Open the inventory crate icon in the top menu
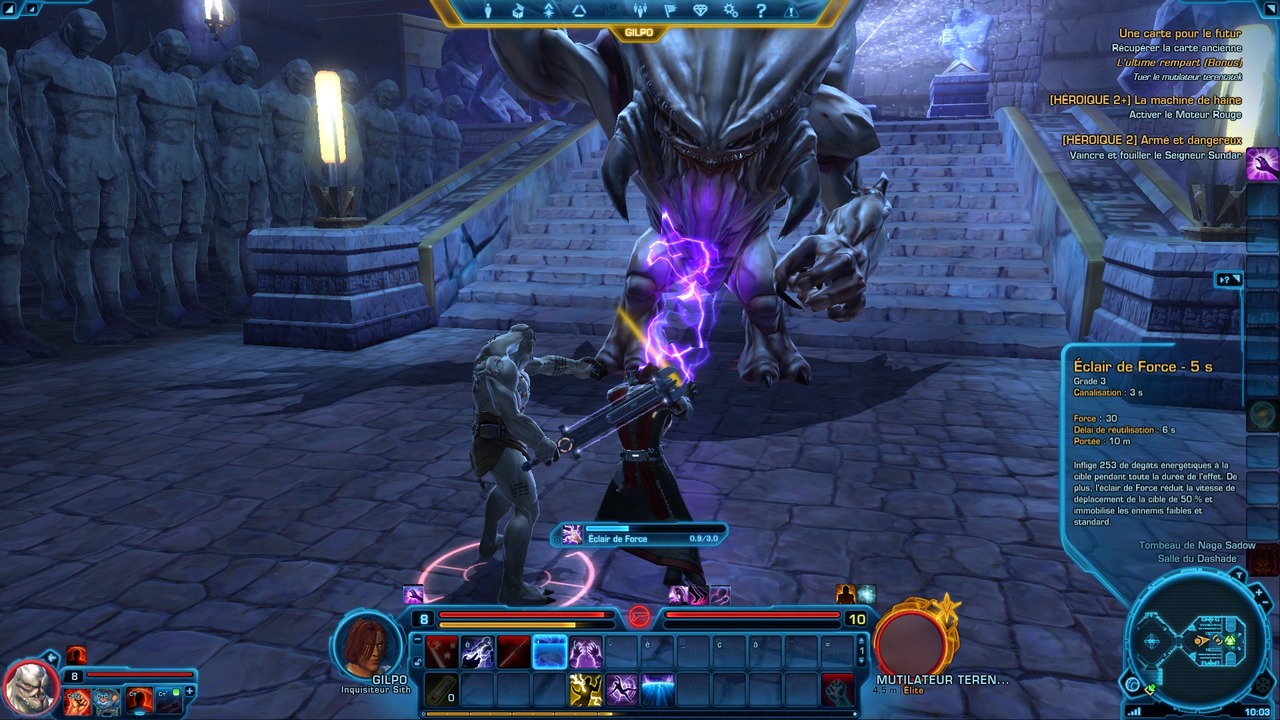Viewport: 1280px width, 720px height. click(x=518, y=12)
